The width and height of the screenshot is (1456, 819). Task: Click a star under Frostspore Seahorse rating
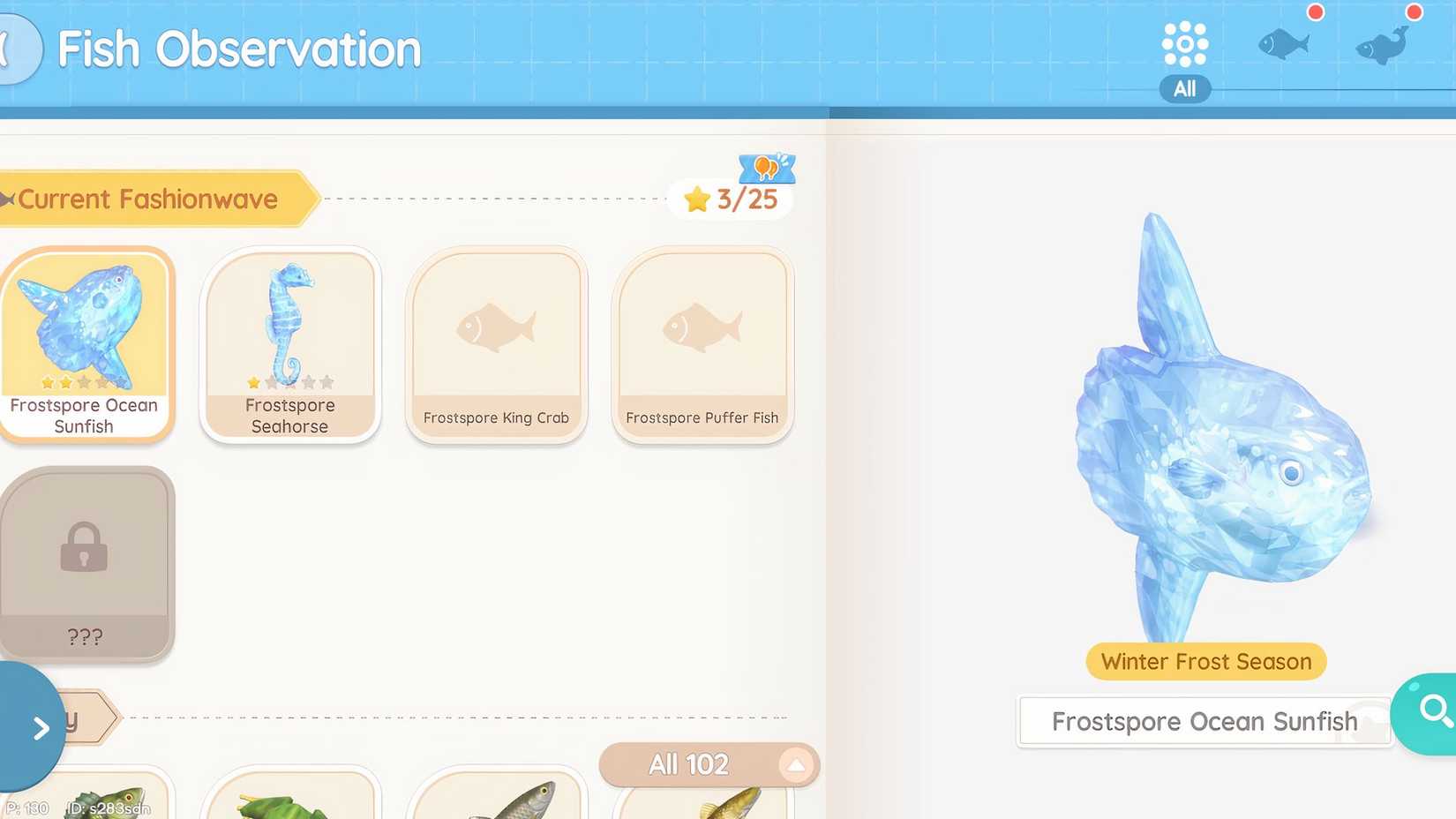tap(254, 382)
